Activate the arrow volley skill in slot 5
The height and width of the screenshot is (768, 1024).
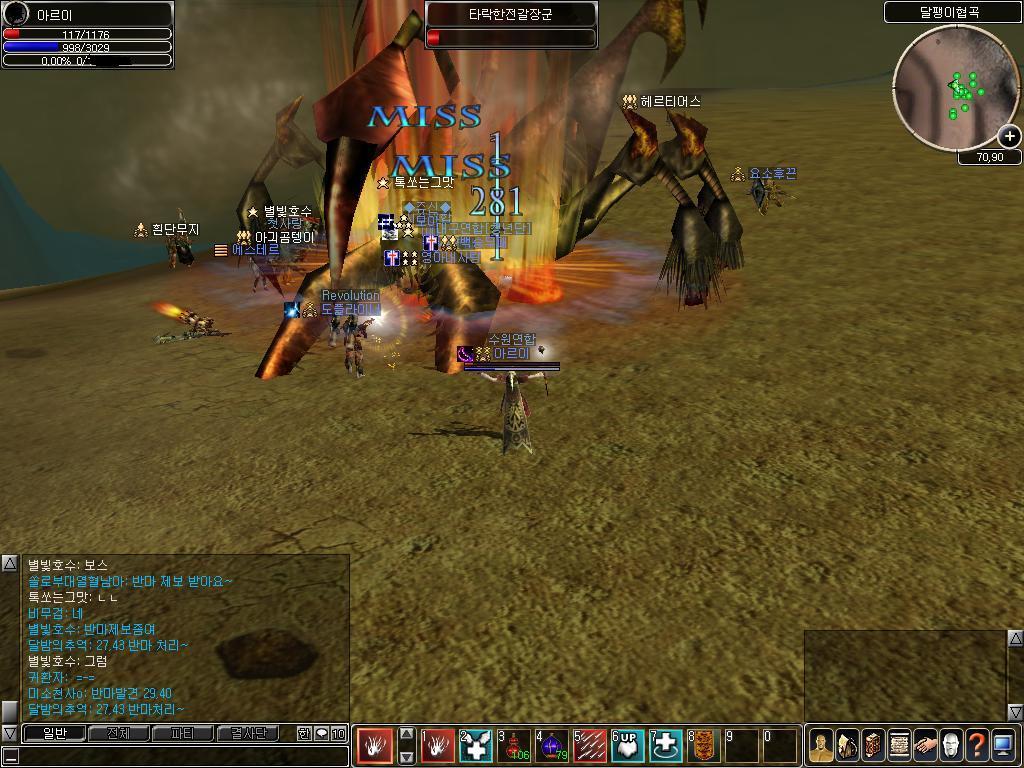pos(590,746)
